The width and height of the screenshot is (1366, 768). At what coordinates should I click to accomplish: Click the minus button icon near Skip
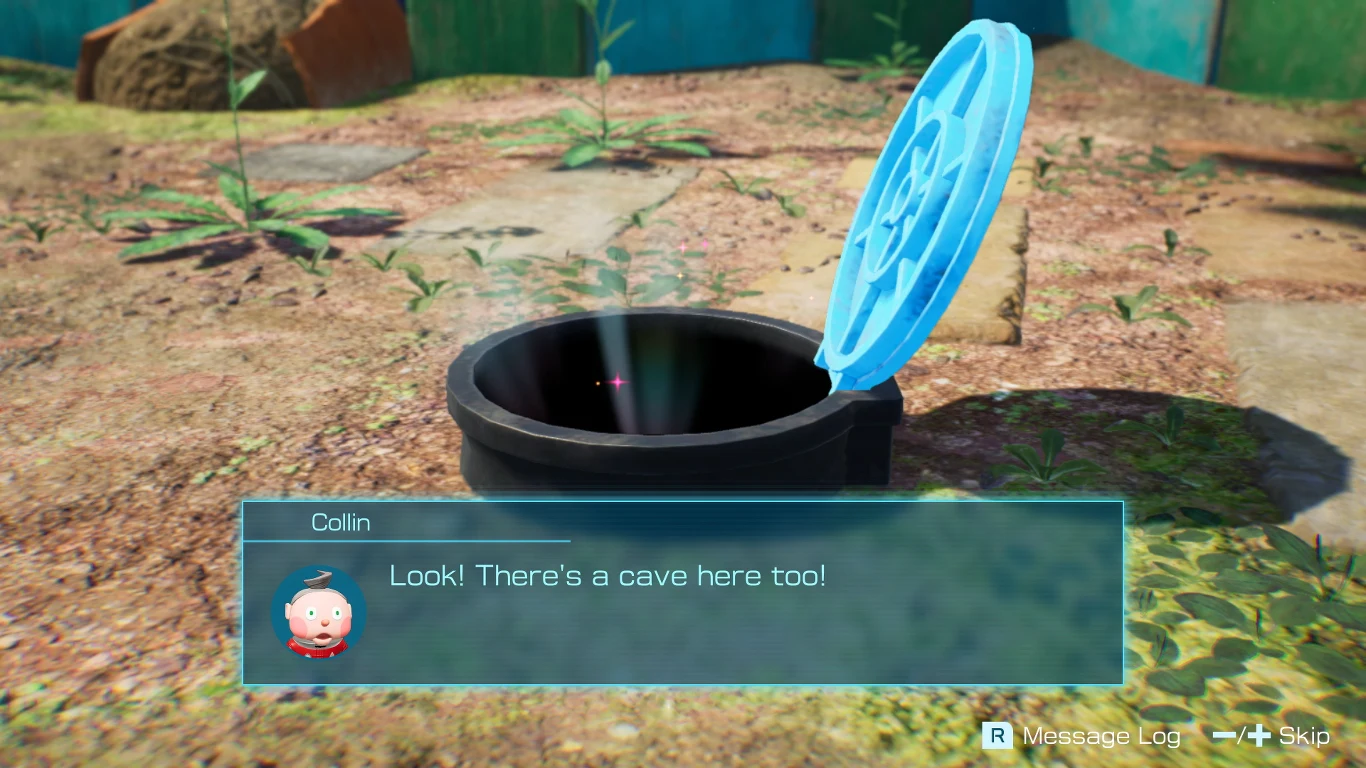[1223, 737]
